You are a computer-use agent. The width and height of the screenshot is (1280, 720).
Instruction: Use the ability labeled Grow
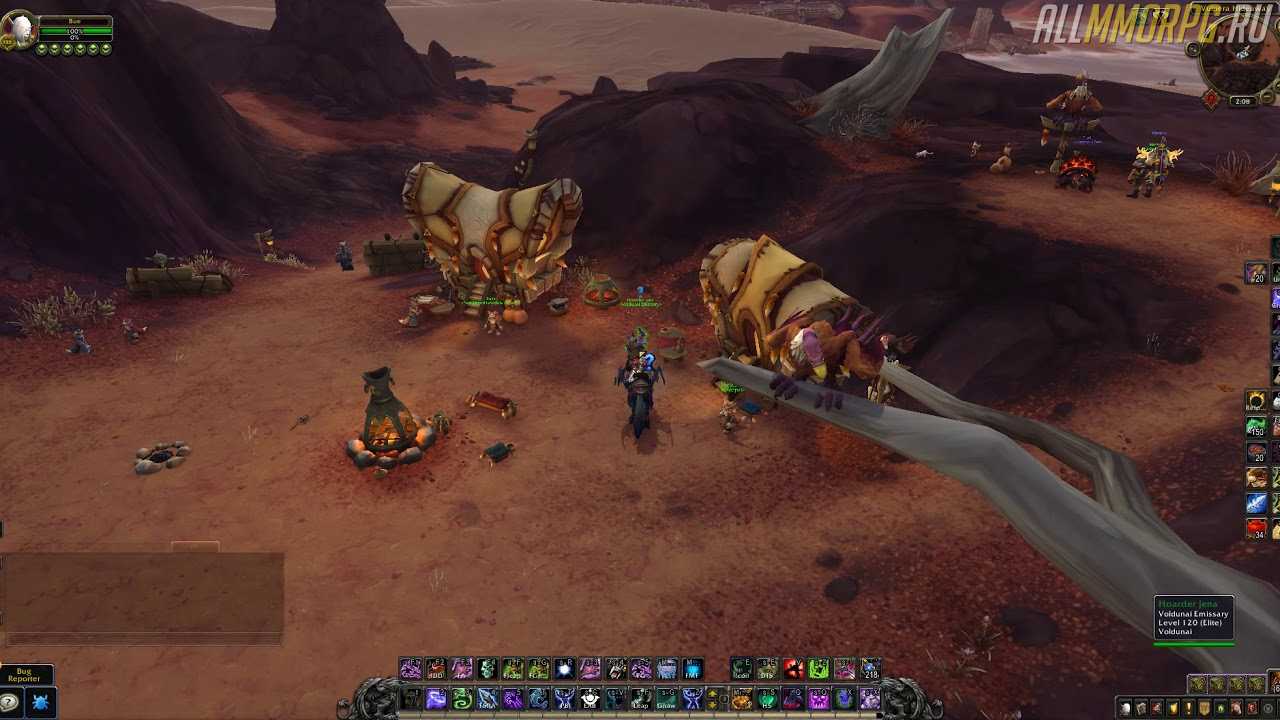point(666,699)
